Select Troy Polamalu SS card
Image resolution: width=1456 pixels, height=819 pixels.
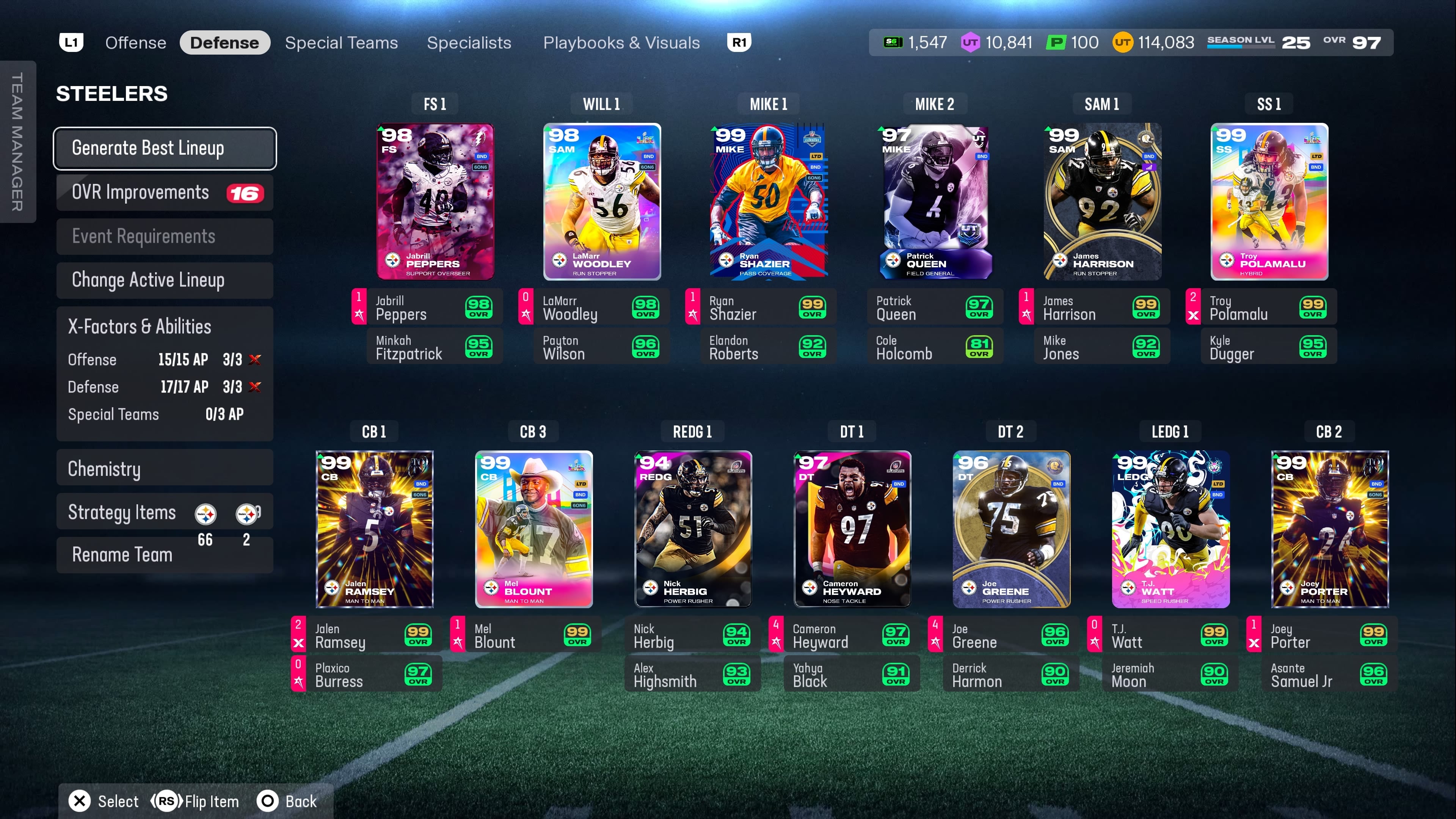point(1269,202)
